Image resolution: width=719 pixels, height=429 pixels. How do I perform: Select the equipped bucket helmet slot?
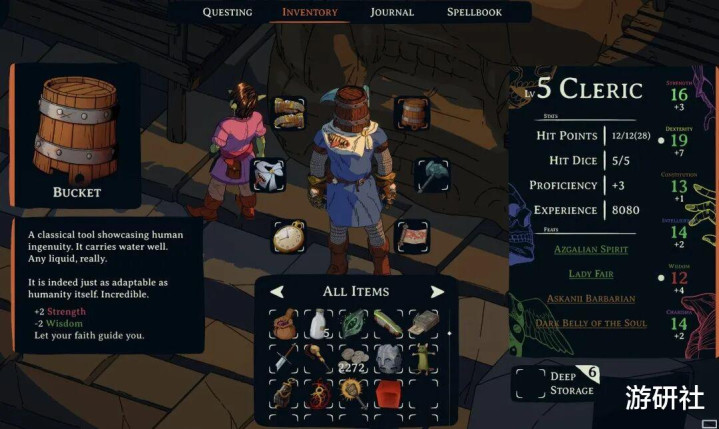[x=411, y=112]
